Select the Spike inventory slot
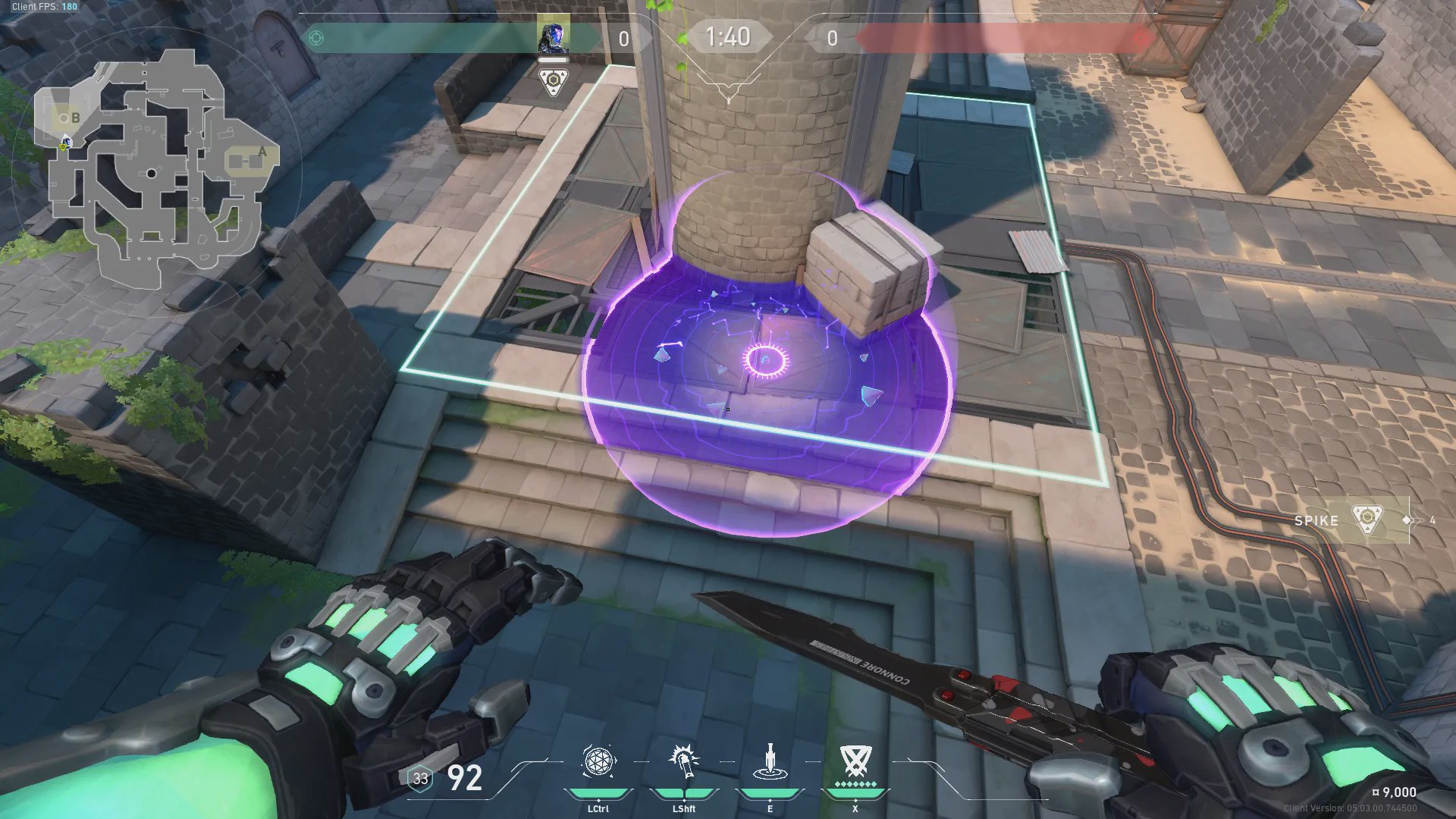Image resolution: width=1456 pixels, height=819 pixels. tap(1367, 520)
